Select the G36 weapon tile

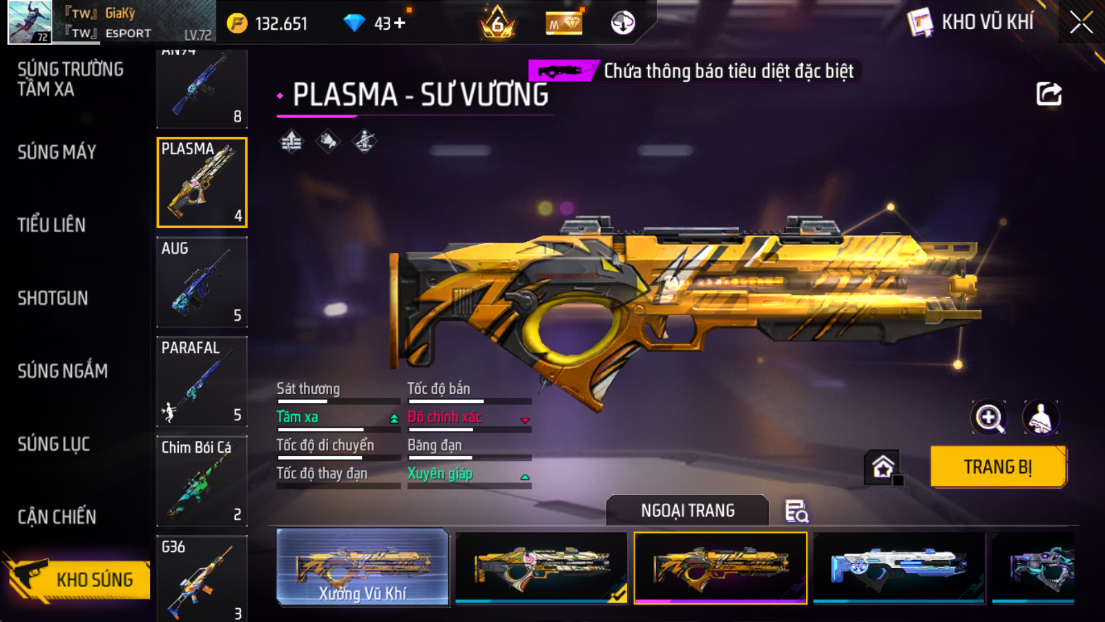pos(202,579)
